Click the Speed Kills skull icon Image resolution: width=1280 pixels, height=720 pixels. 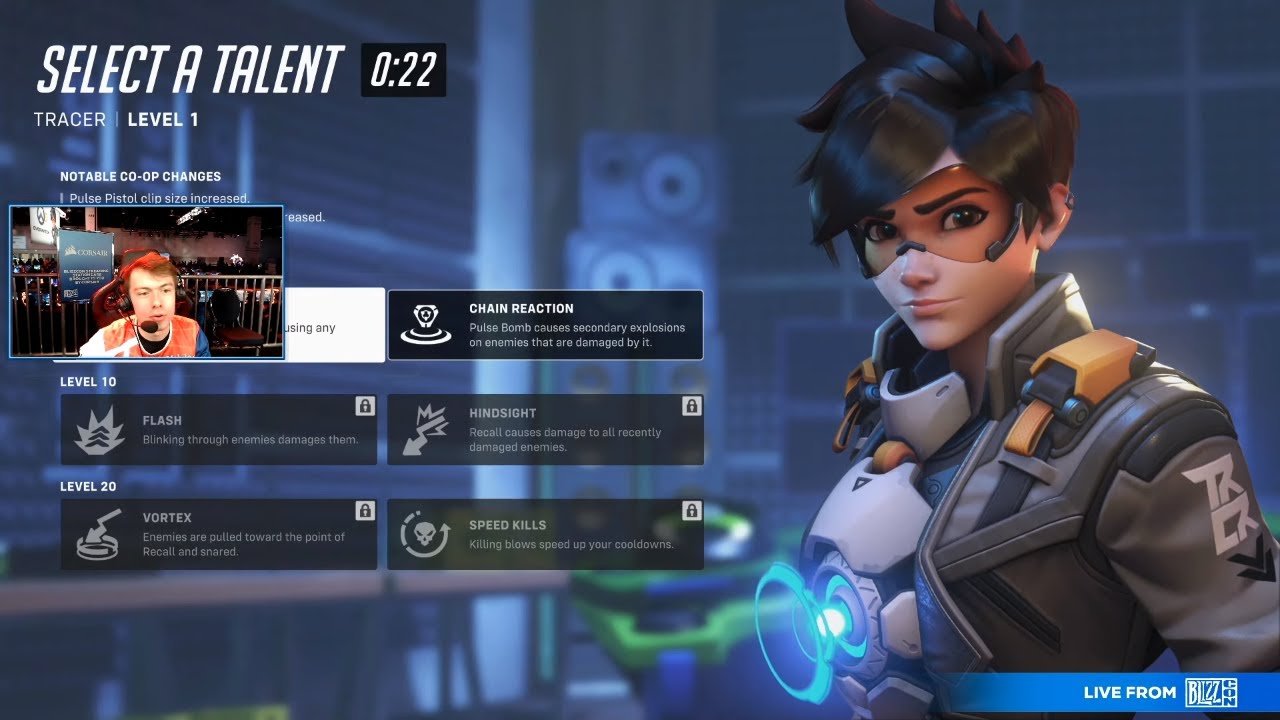click(428, 533)
